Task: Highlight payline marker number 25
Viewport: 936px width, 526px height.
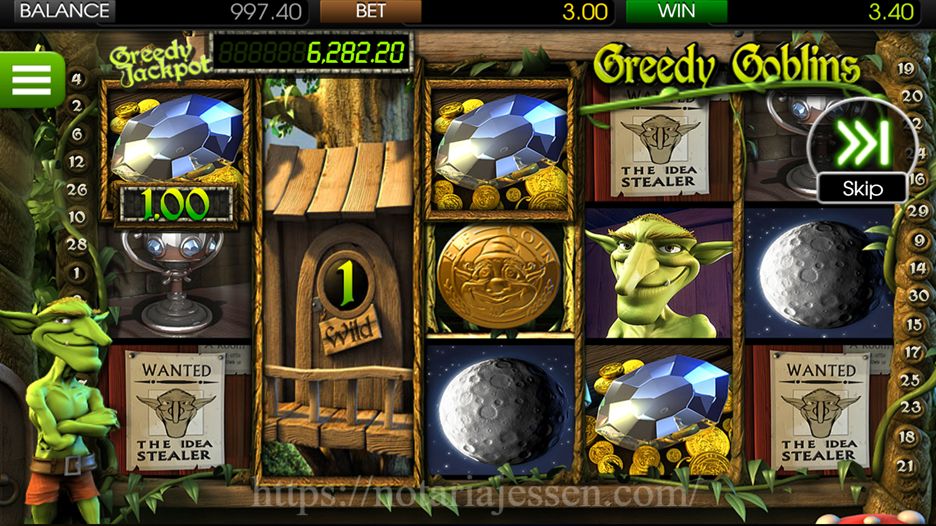Action: coord(912,380)
